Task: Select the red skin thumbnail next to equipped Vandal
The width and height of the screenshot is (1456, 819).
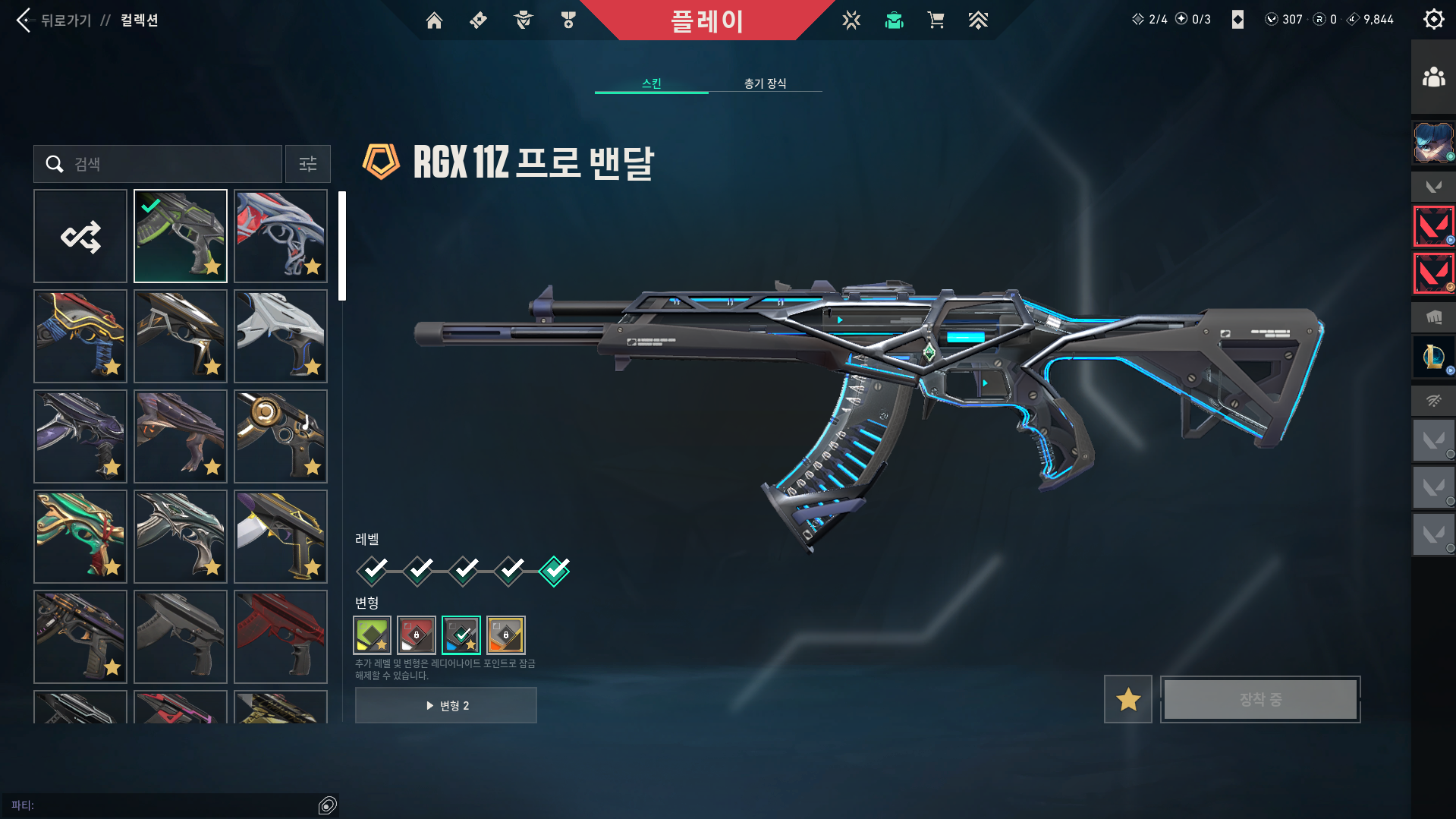Action: (280, 235)
